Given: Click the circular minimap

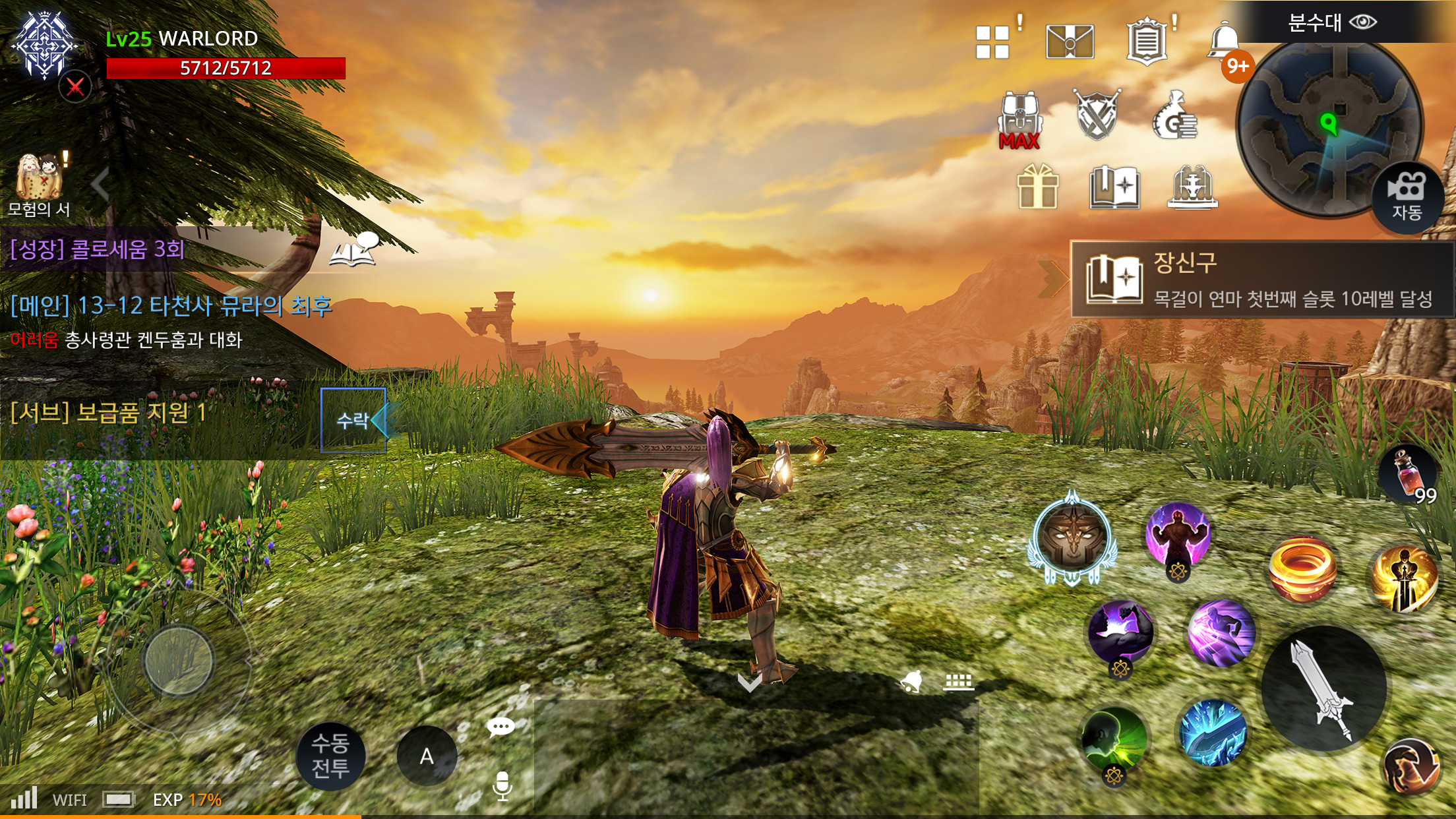Looking at the screenshot, I should click(x=1329, y=125).
